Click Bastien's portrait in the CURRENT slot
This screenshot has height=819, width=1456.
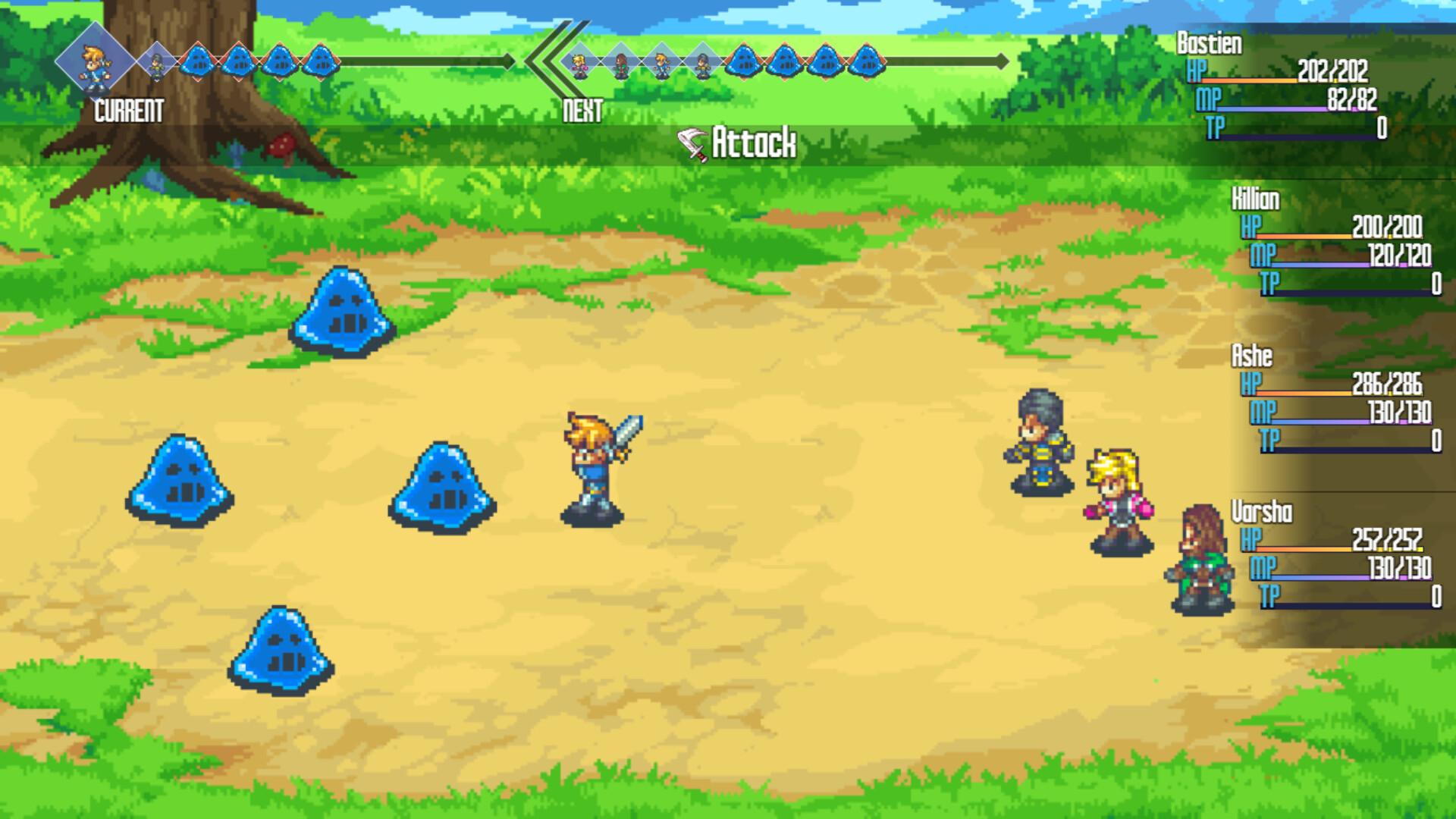pyautogui.click(x=95, y=62)
